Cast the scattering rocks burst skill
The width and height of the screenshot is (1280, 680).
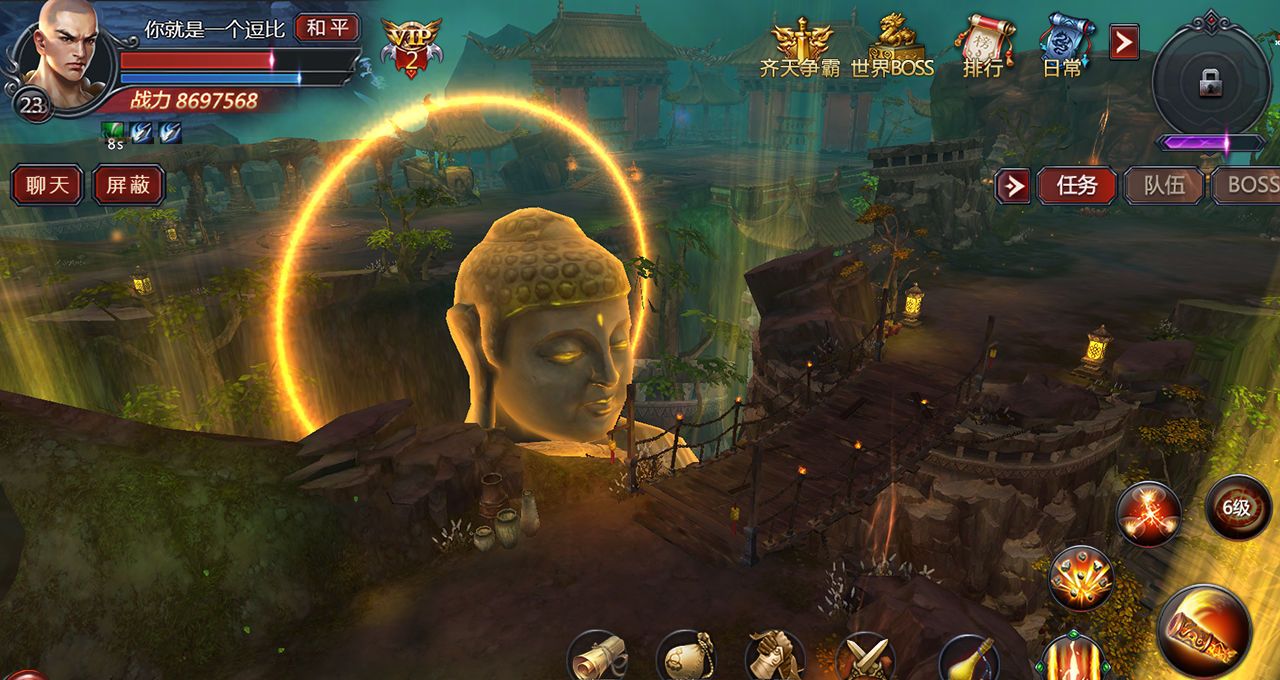pyautogui.click(x=1081, y=579)
